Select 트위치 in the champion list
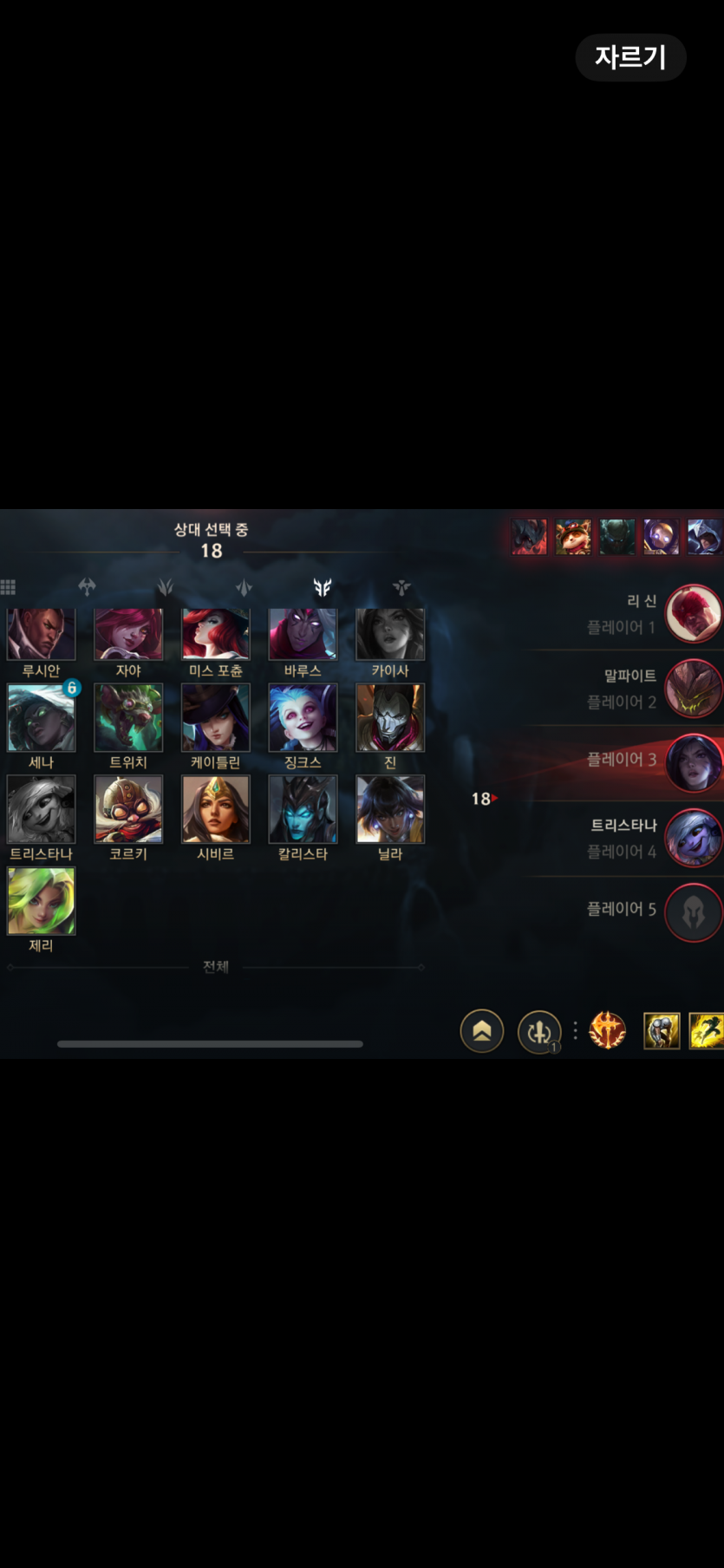The height and width of the screenshot is (1568, 724). click(128, 718)
